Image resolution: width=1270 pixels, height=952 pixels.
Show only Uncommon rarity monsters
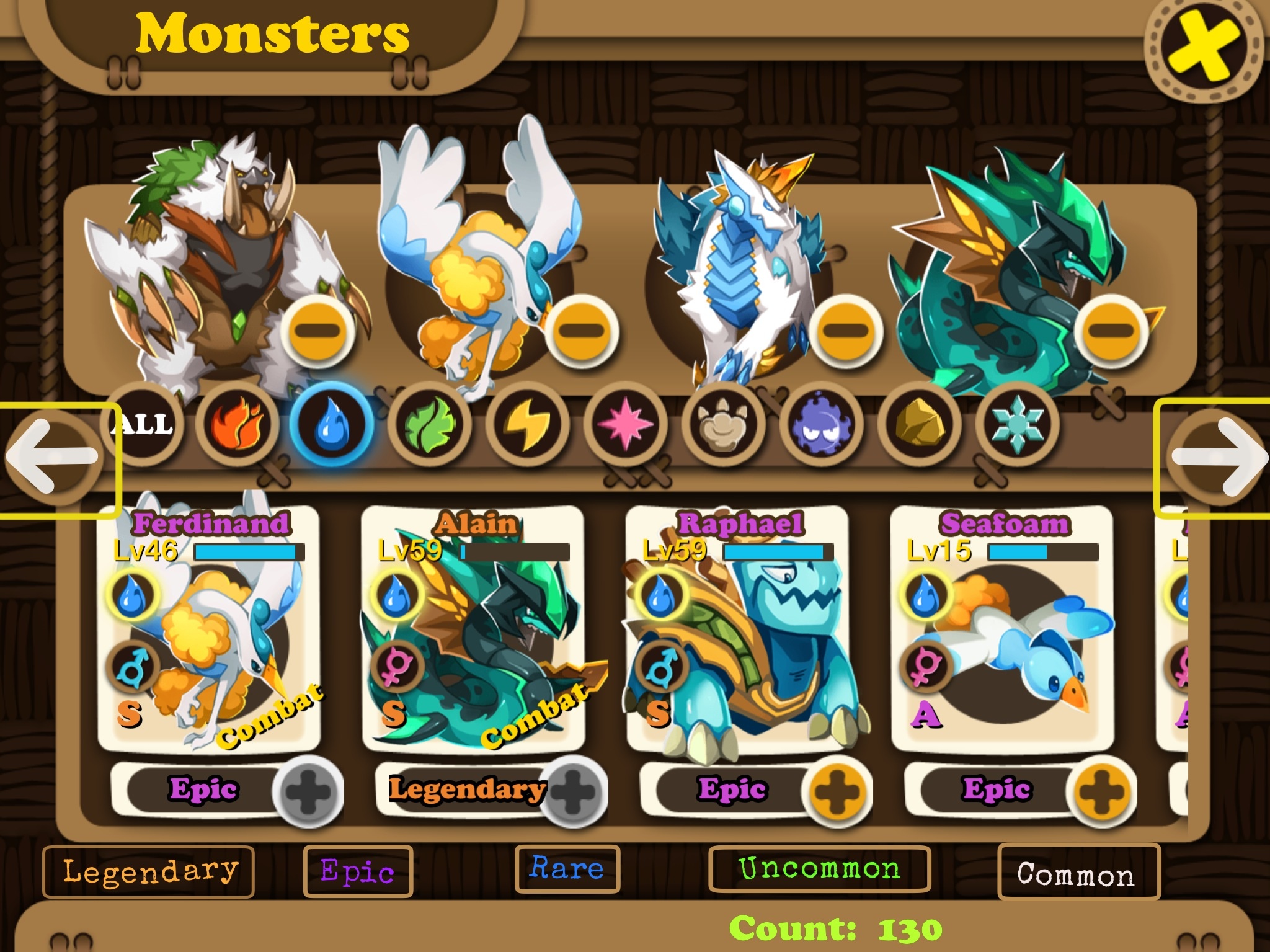819,869
